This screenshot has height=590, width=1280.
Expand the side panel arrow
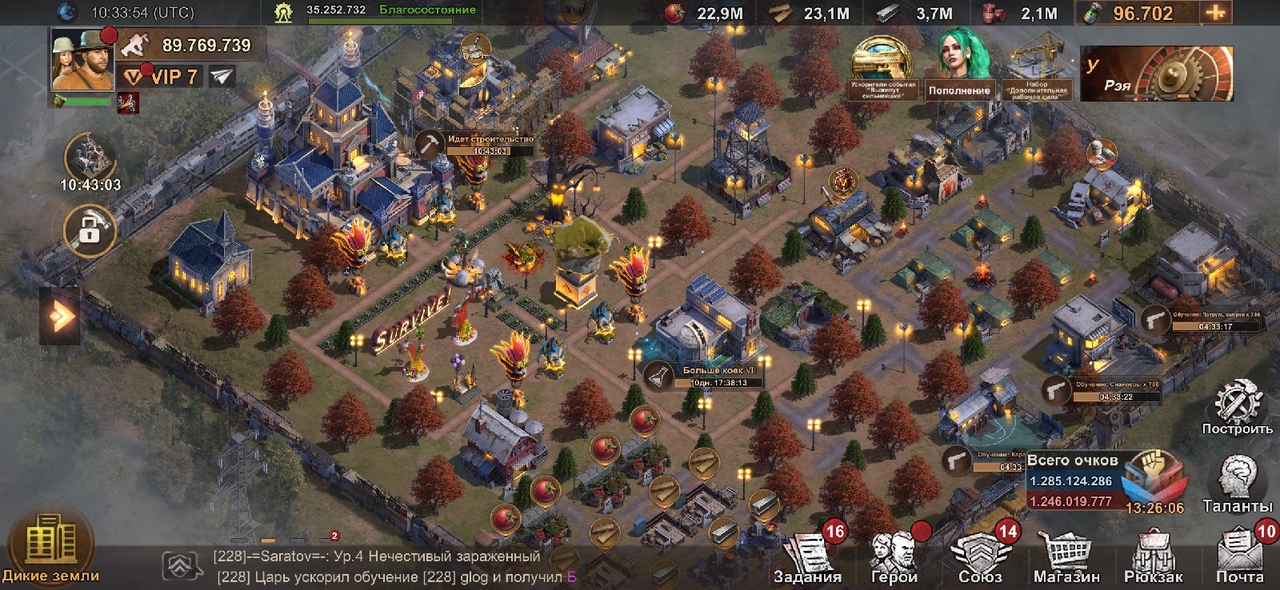pos(59,317)
